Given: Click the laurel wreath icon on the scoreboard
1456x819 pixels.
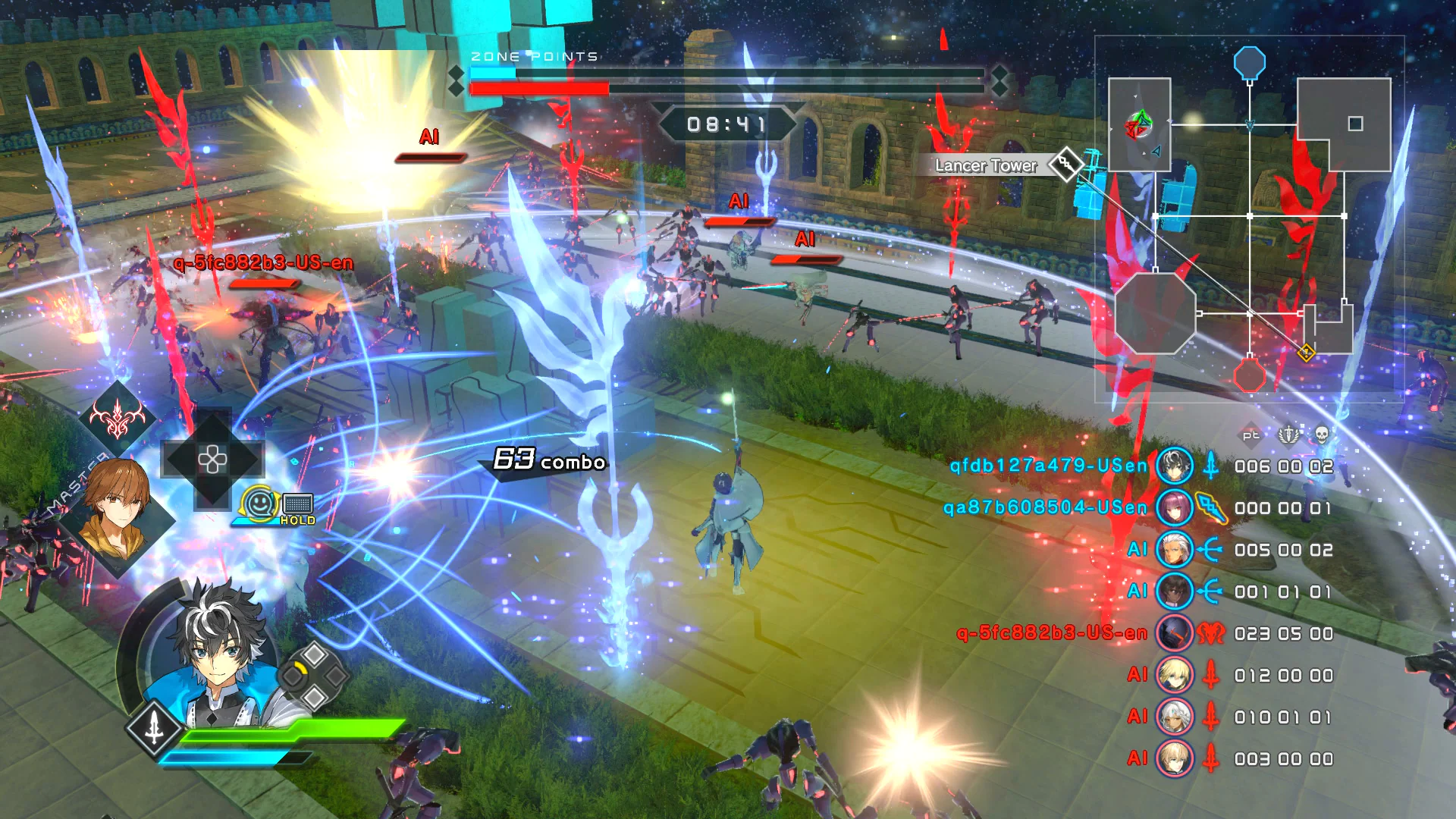Looking at the screenshot, I should 1287,434.
